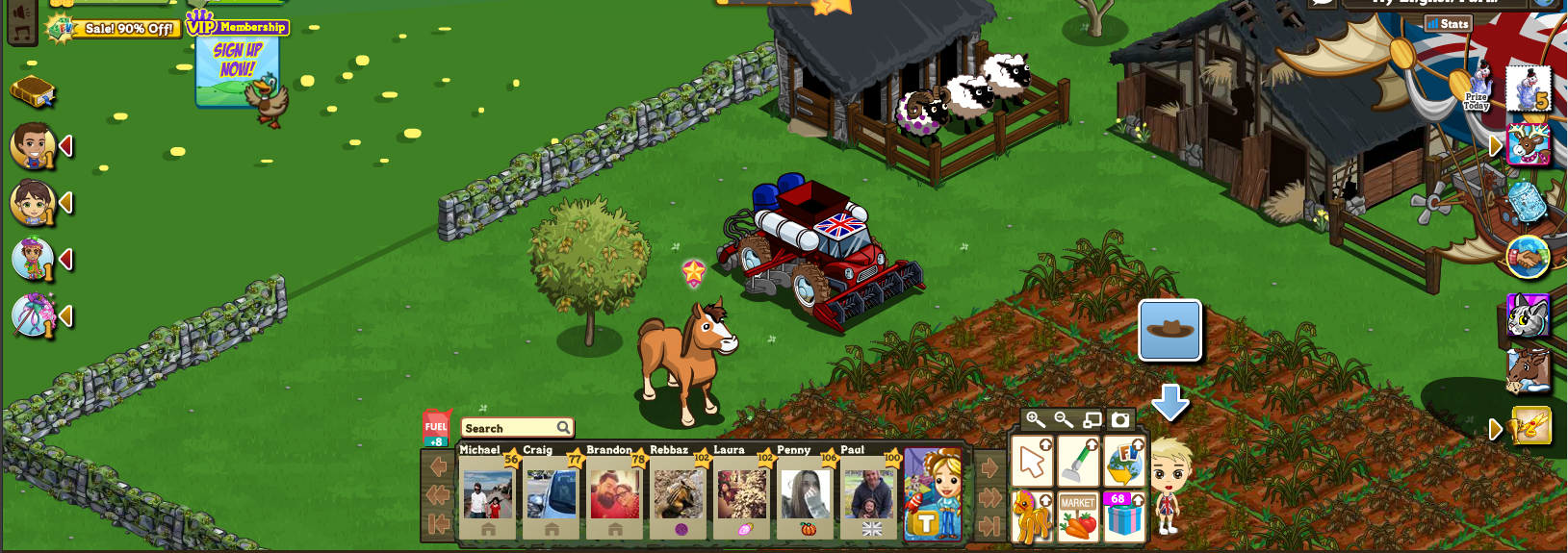The image size is (1568, 553).
Task: Choose neighbor Penny's portrait
Action: tap(805, 492)
